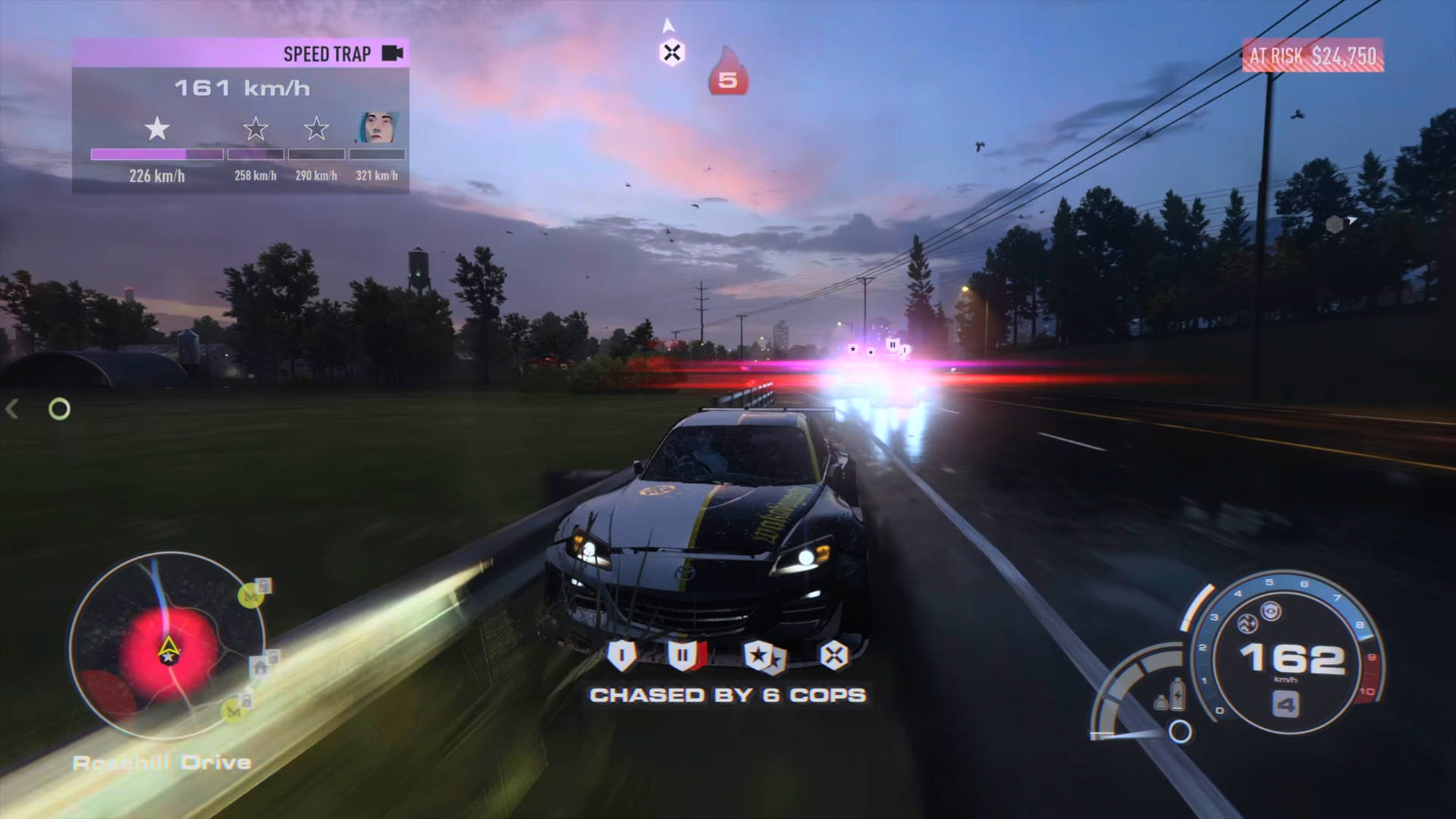
Task: Open the Speed Trap header panel
Action: pyautogui.click(x=326, y=54)
